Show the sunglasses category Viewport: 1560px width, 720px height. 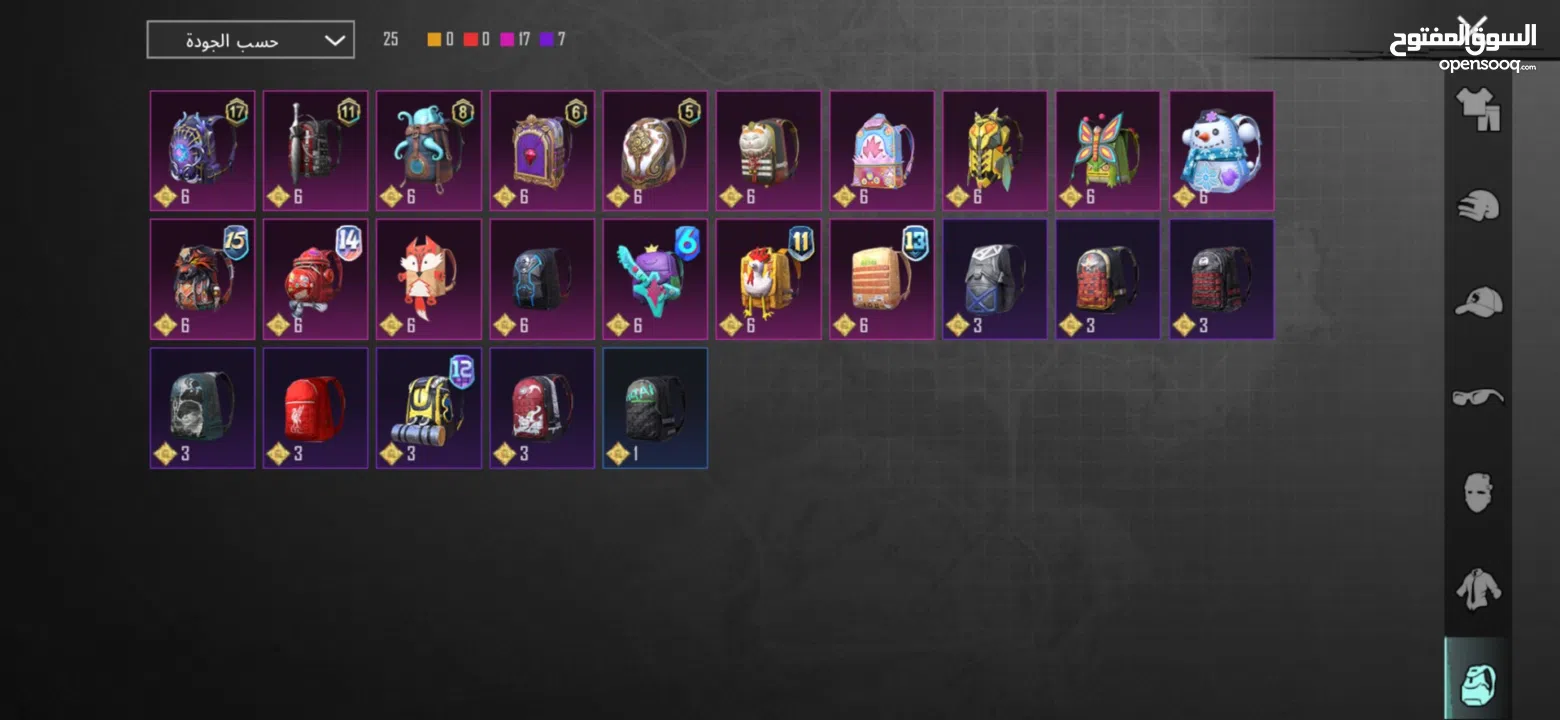pyautogui.click(x=1477, y=397)
